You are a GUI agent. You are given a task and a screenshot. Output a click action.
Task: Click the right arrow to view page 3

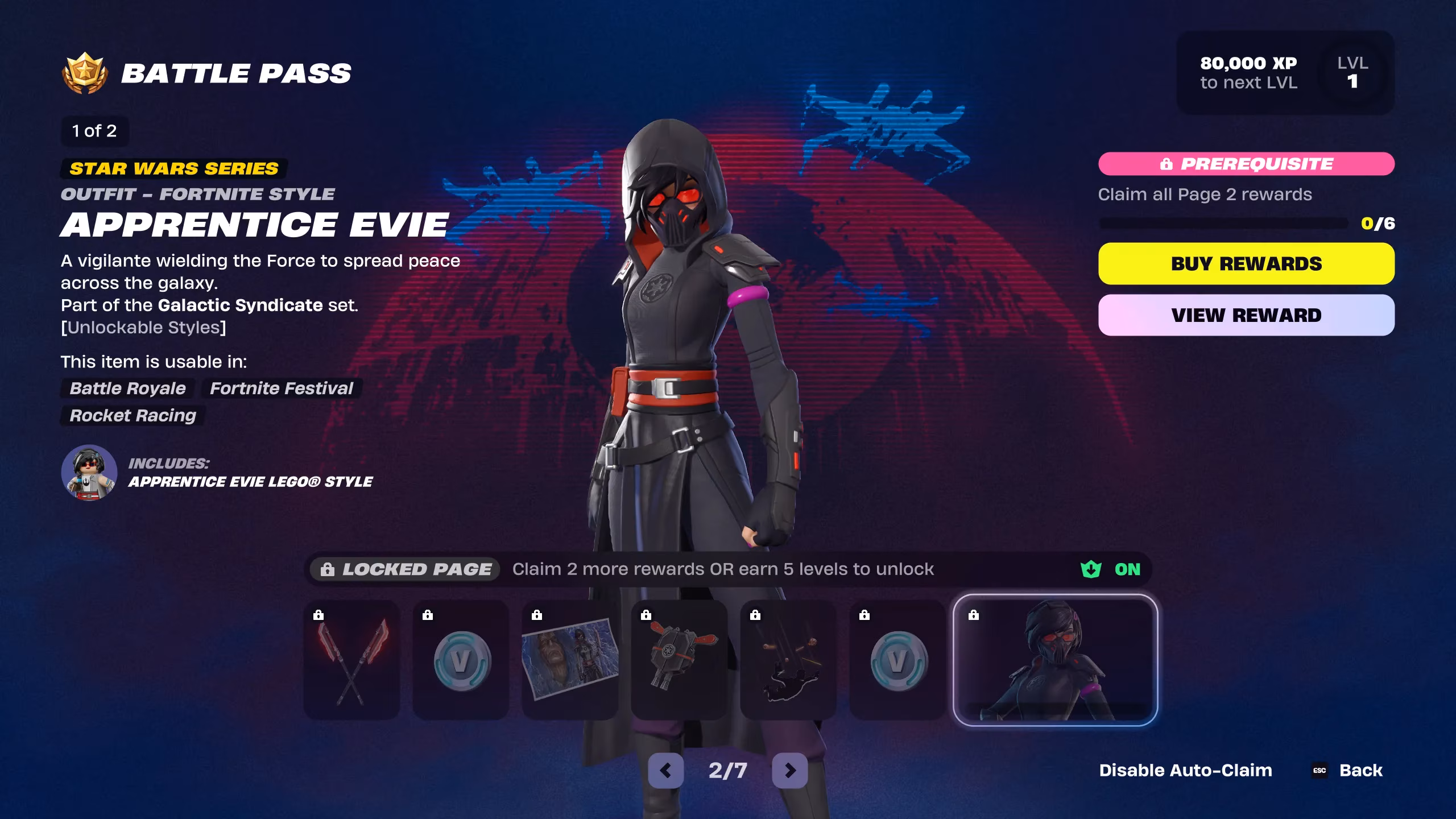click(789, 771)
